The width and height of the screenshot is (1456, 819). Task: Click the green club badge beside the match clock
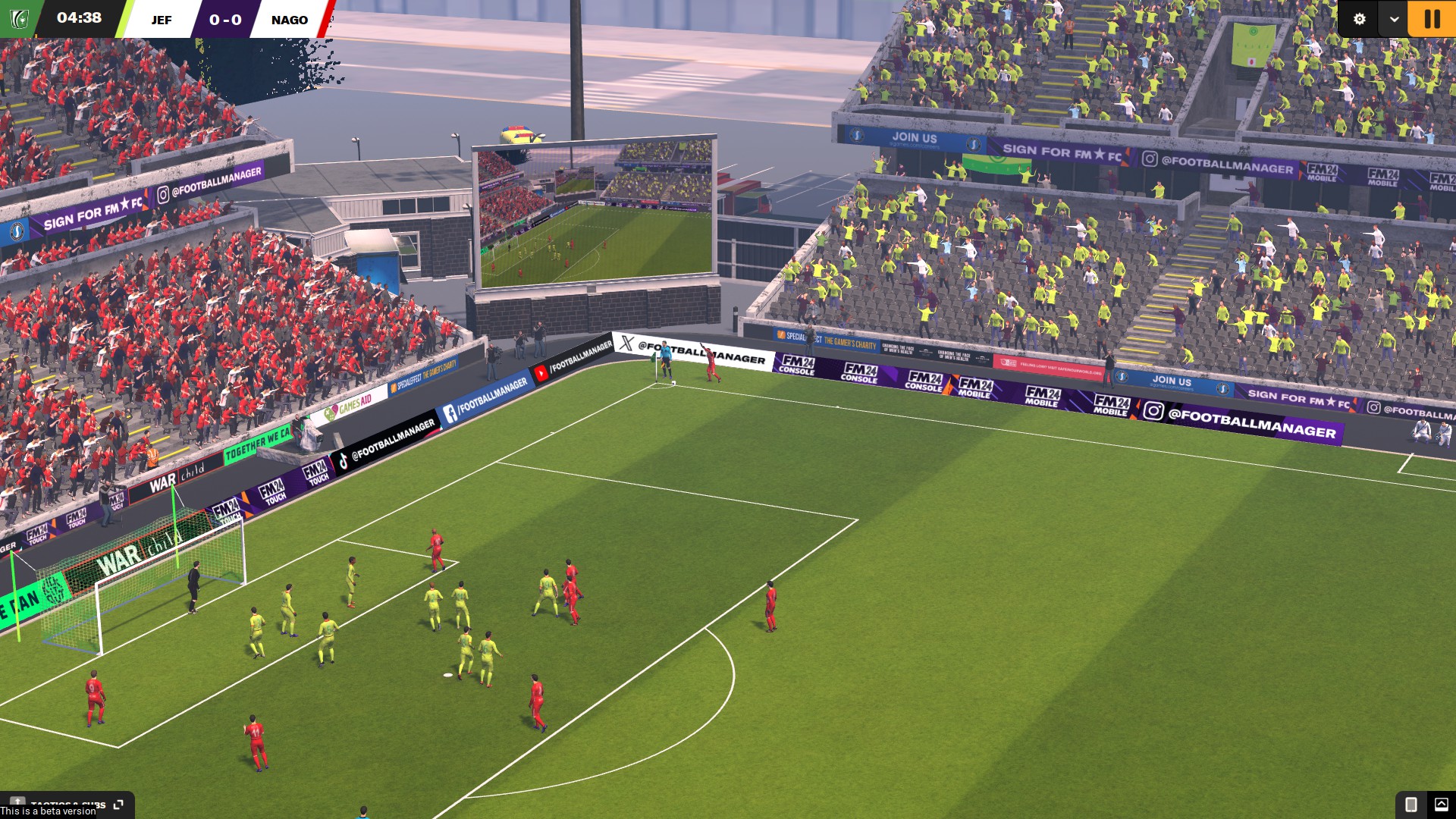[18, 19]
